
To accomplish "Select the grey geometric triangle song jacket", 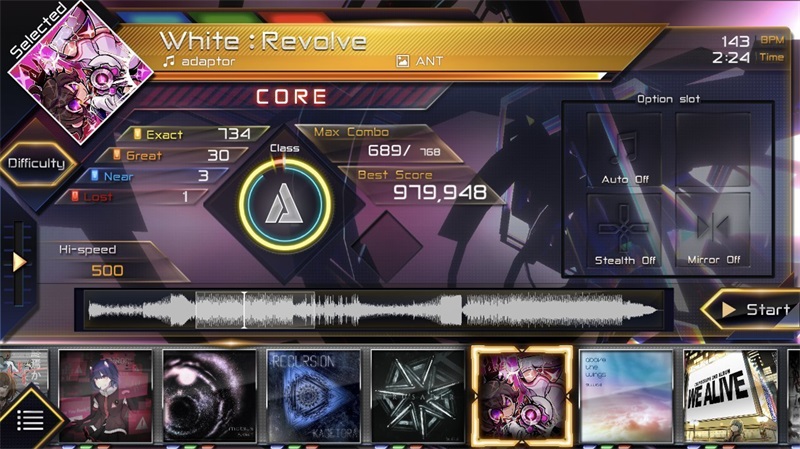I will (x=417, y=395).
